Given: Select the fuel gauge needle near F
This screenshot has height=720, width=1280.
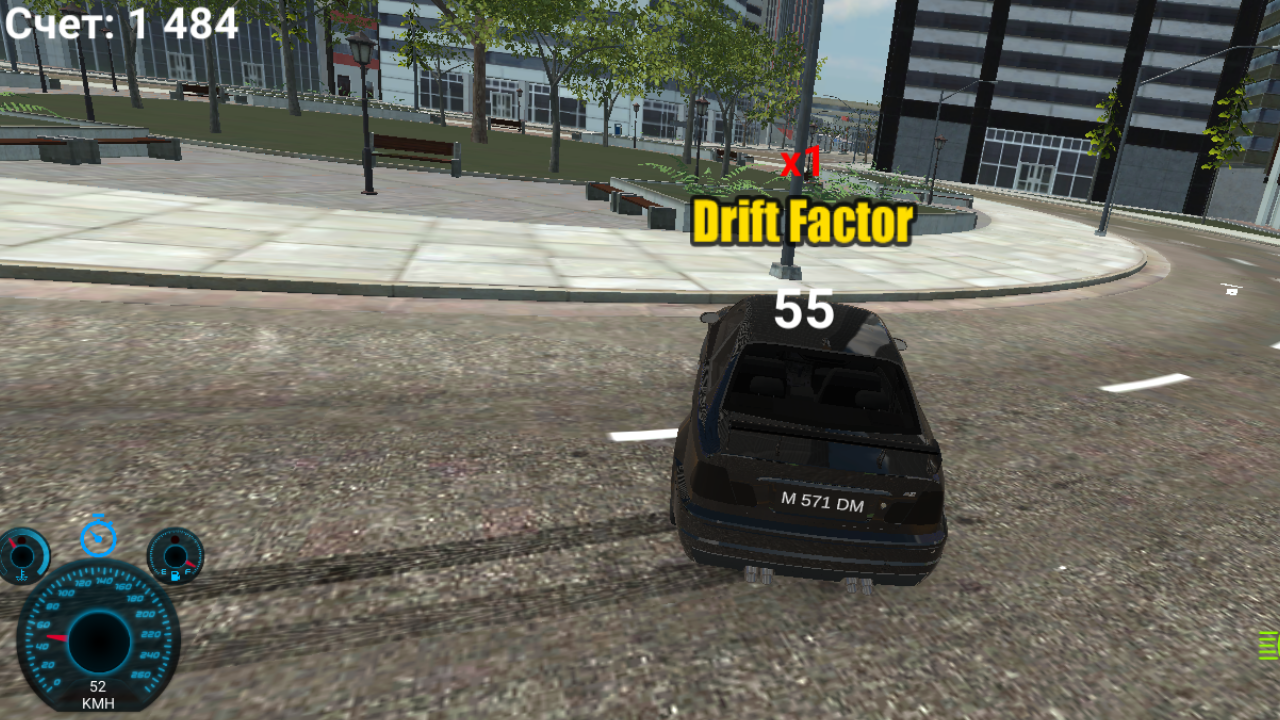Looking at the screenshot, I should (192, 564).
